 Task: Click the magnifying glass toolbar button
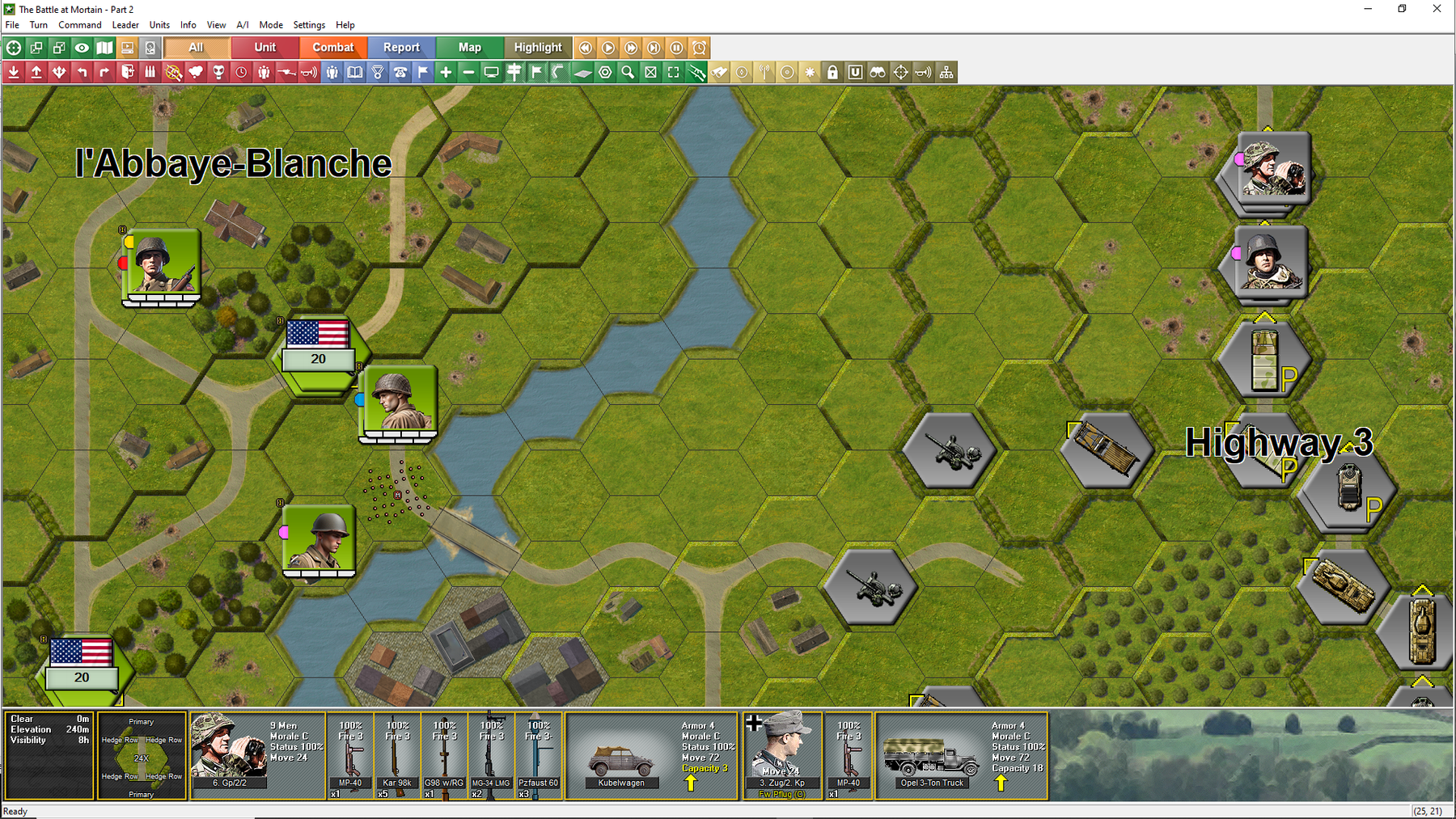point(628,73)
